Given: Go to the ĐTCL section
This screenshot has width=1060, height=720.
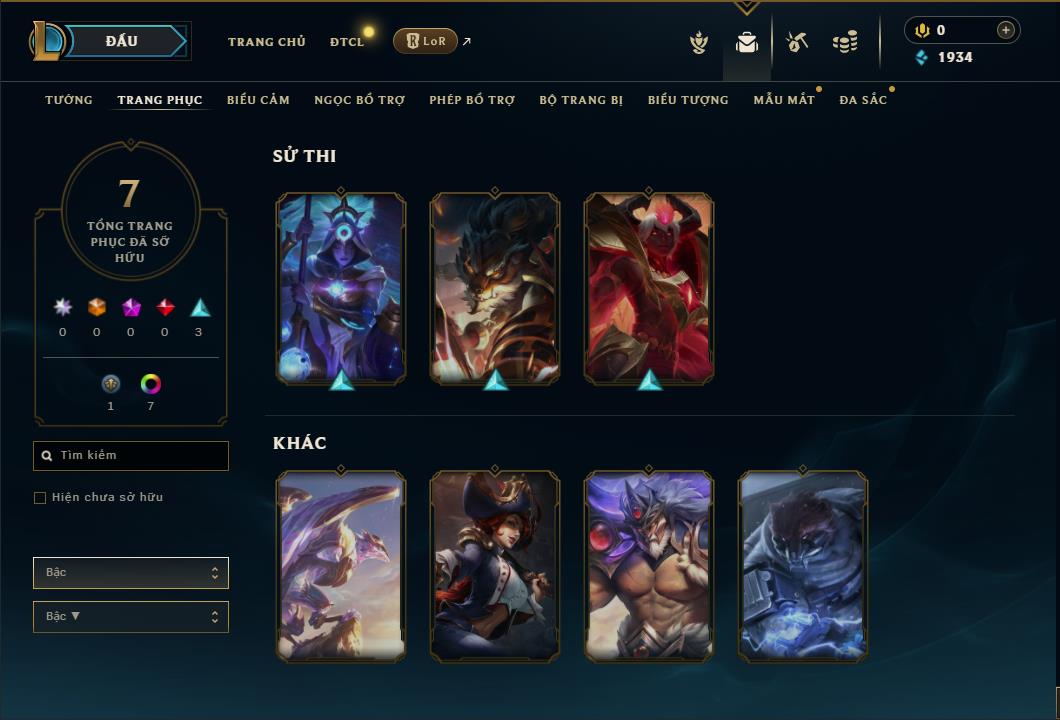Looking at the screenshot, I should coord(347,42).
